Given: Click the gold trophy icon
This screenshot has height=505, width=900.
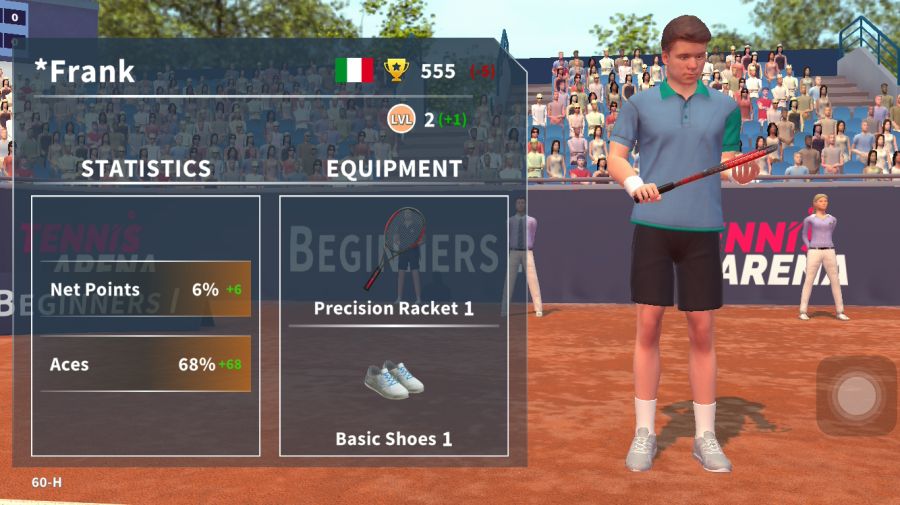Looking at the screenshot, I should tap(397, 70).
